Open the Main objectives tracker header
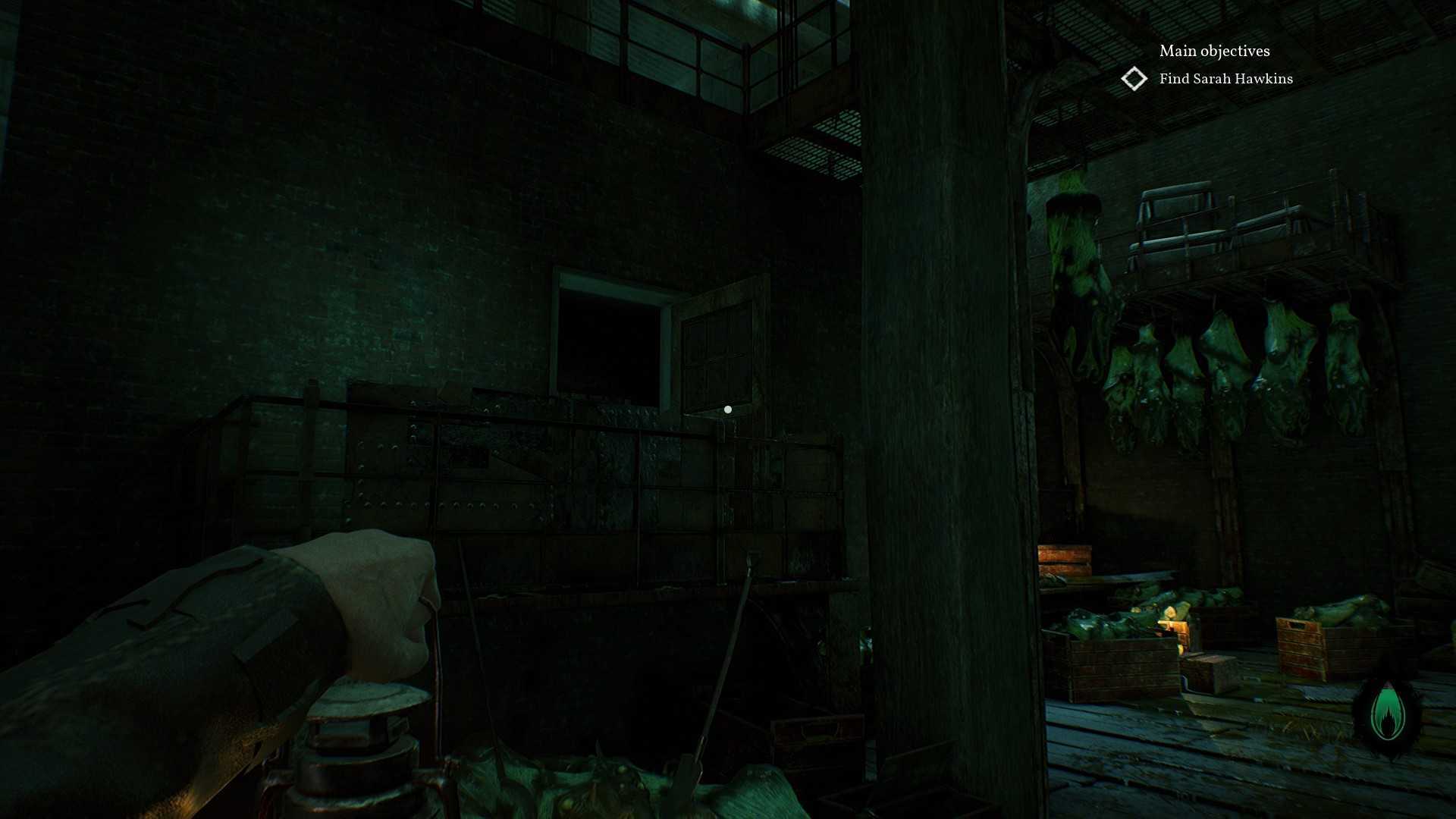Viewport: 1456px width, 819px height. pyautogui.click(x=1214, y=51)
